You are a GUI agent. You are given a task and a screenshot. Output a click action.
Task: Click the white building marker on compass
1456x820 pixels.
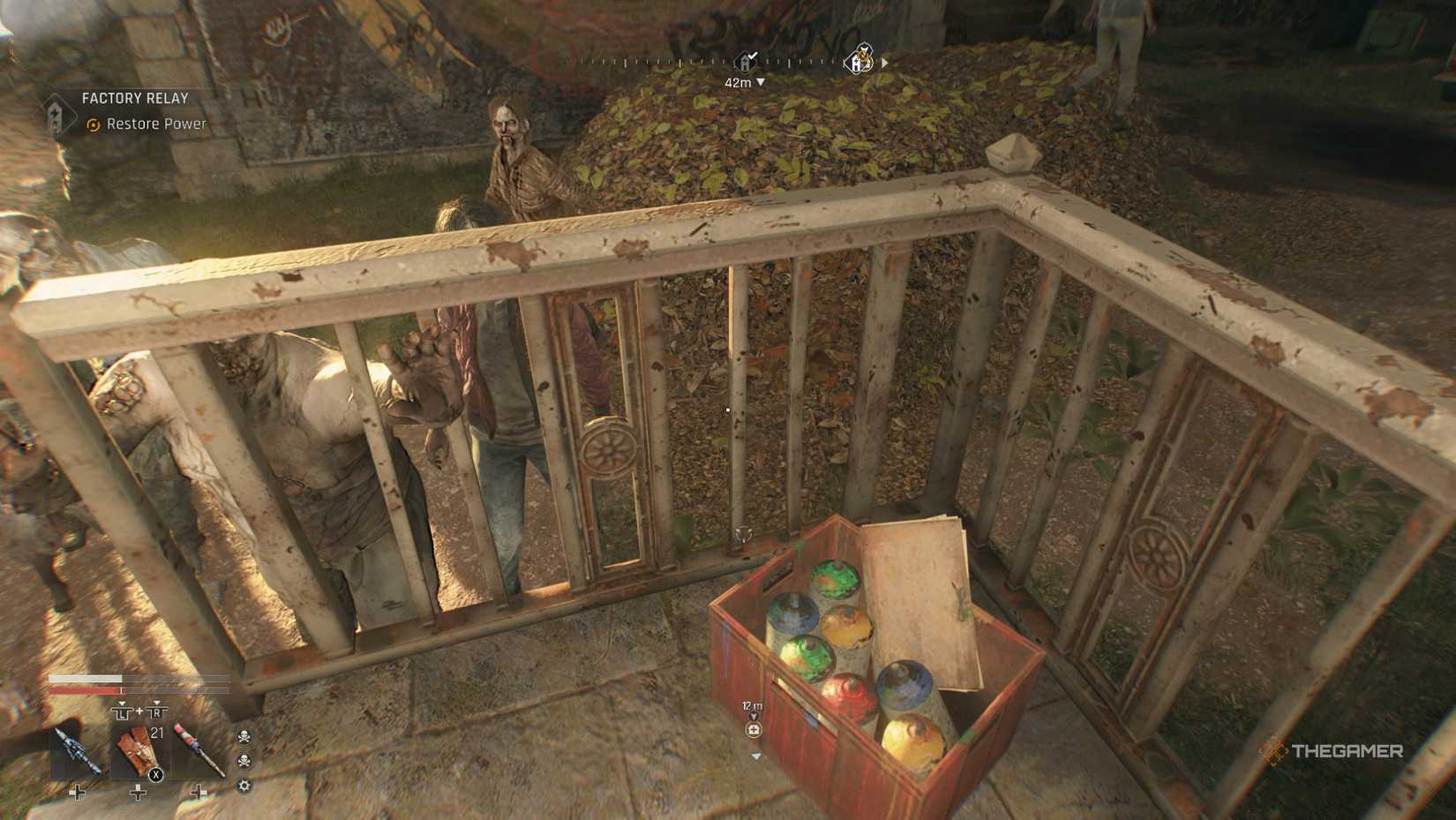[858, 61]
